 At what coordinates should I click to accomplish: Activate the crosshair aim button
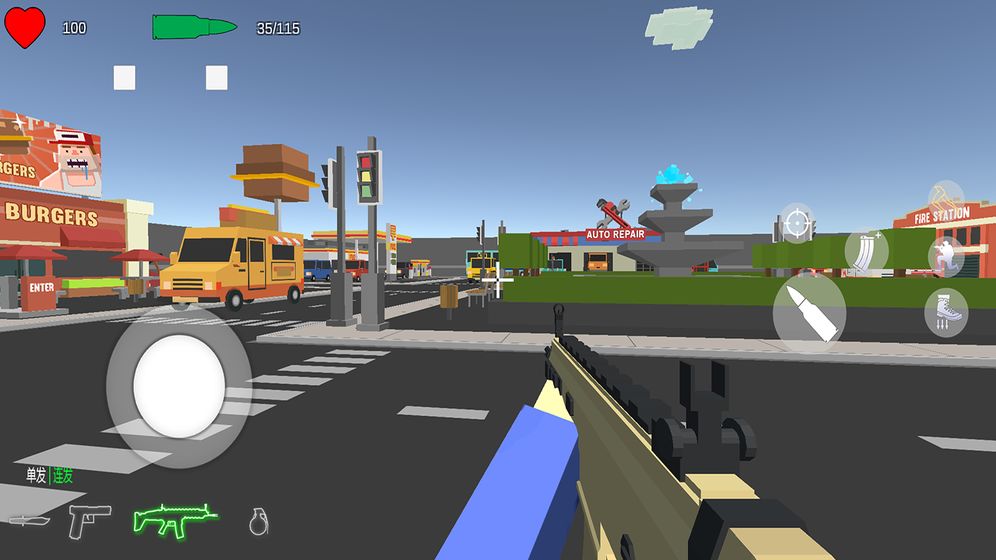(x=796, y=223)
